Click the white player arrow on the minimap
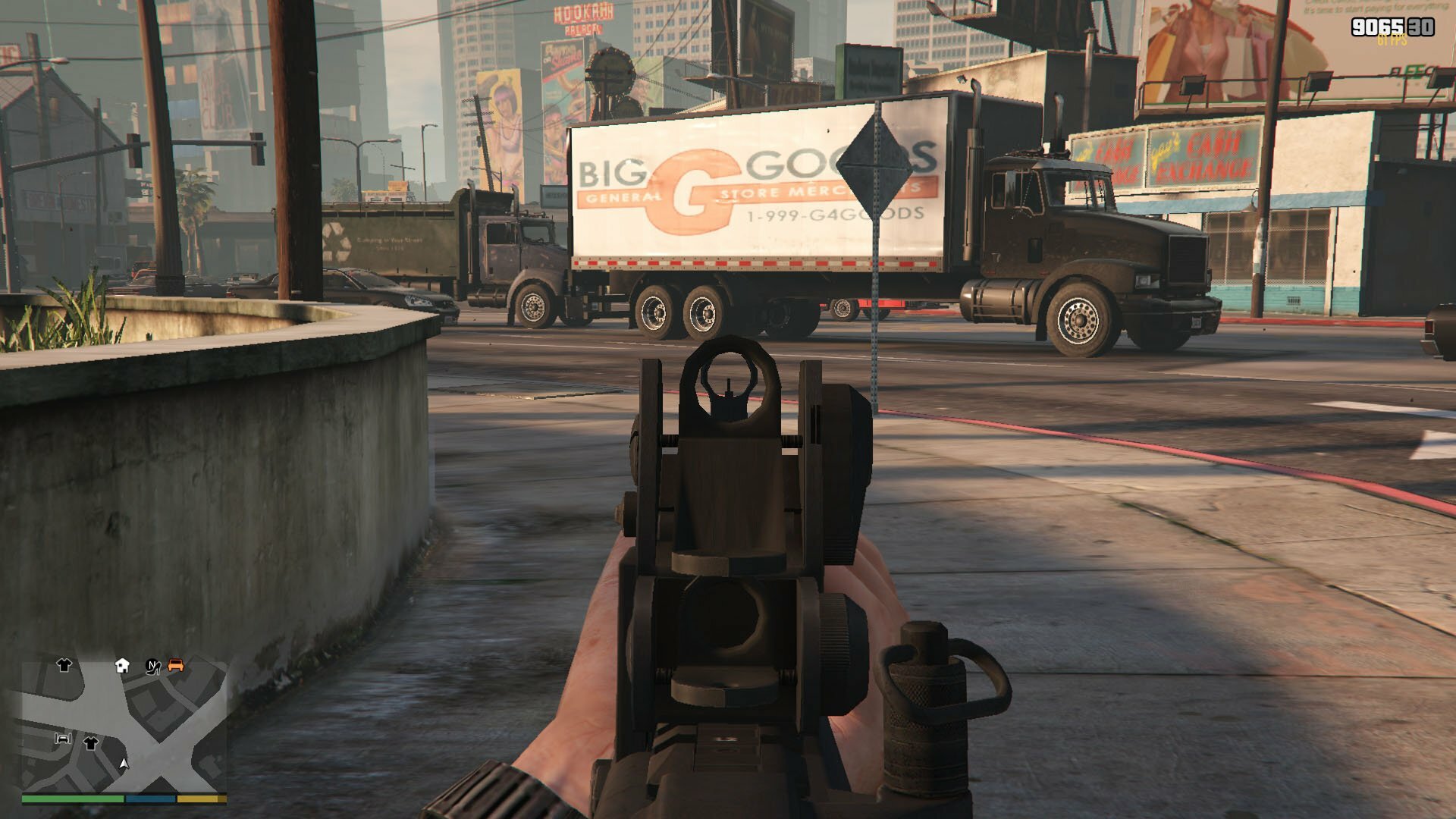This screenshot has height=819, width=1456. 124,763
